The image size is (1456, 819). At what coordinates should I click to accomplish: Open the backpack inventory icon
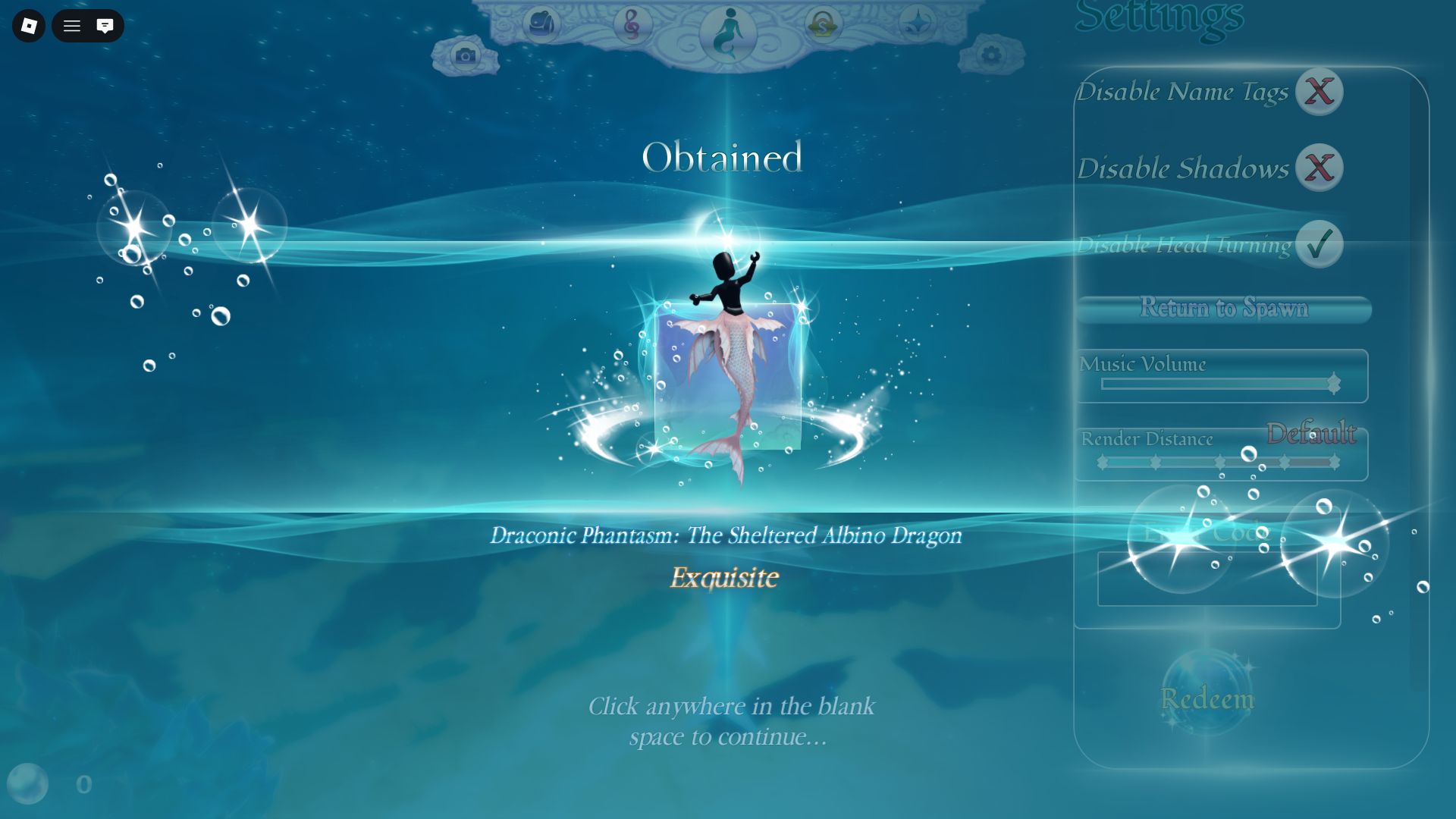[539, 24]
